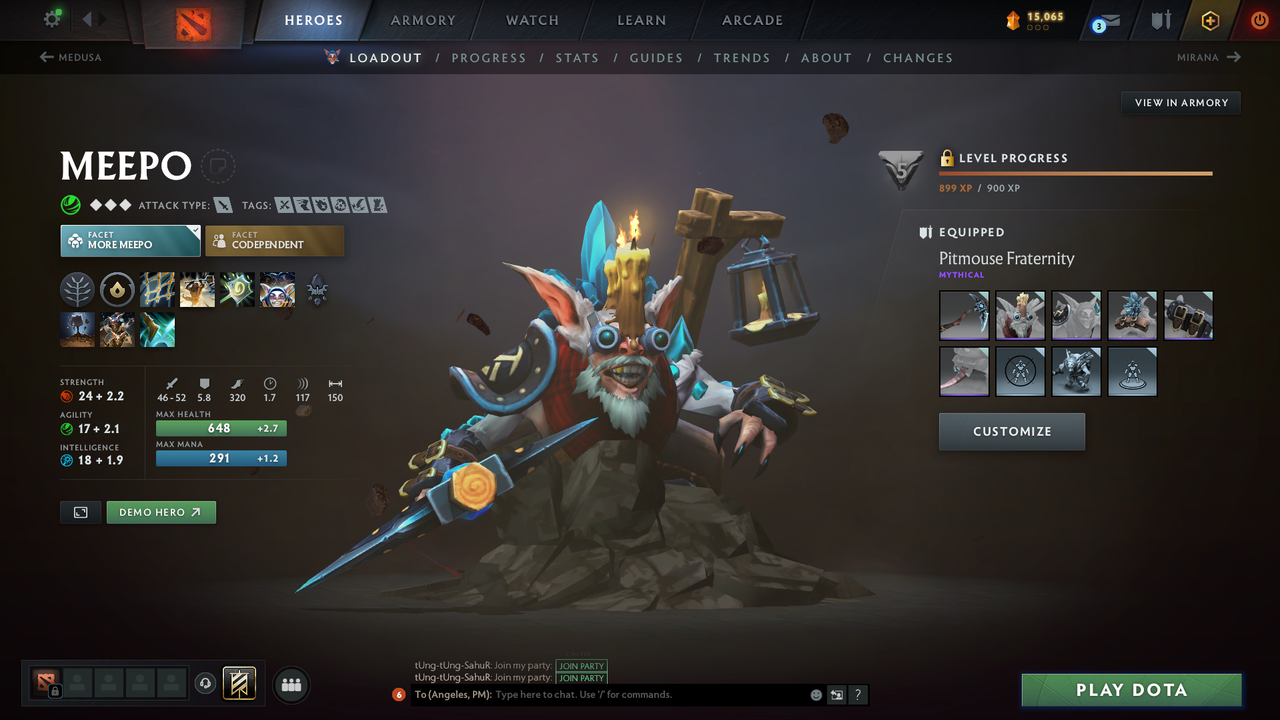Toggle the portrait preview icon beside Demo Hero

(x=80, y=511)
